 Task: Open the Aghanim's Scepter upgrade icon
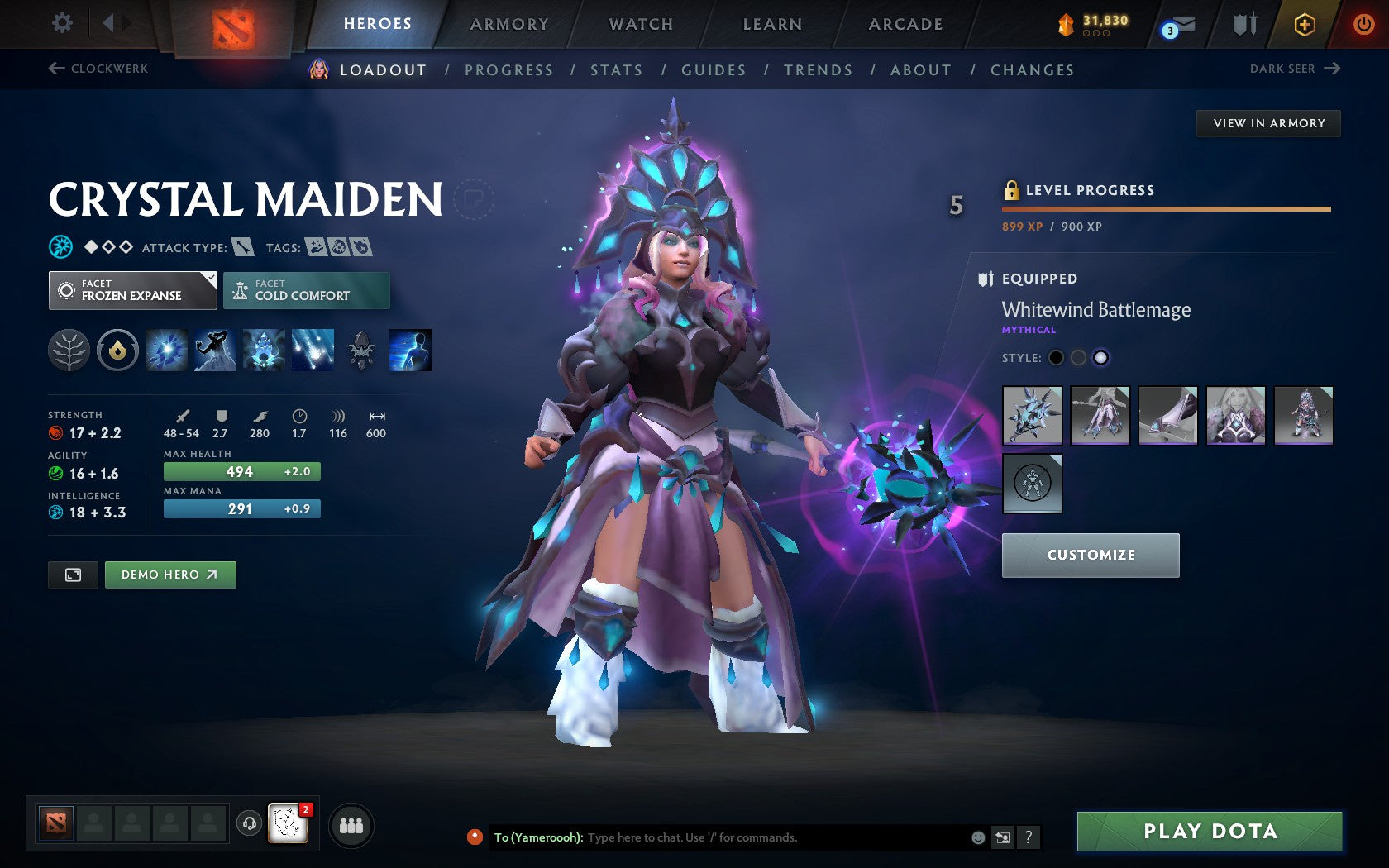[x=361, y=350]
